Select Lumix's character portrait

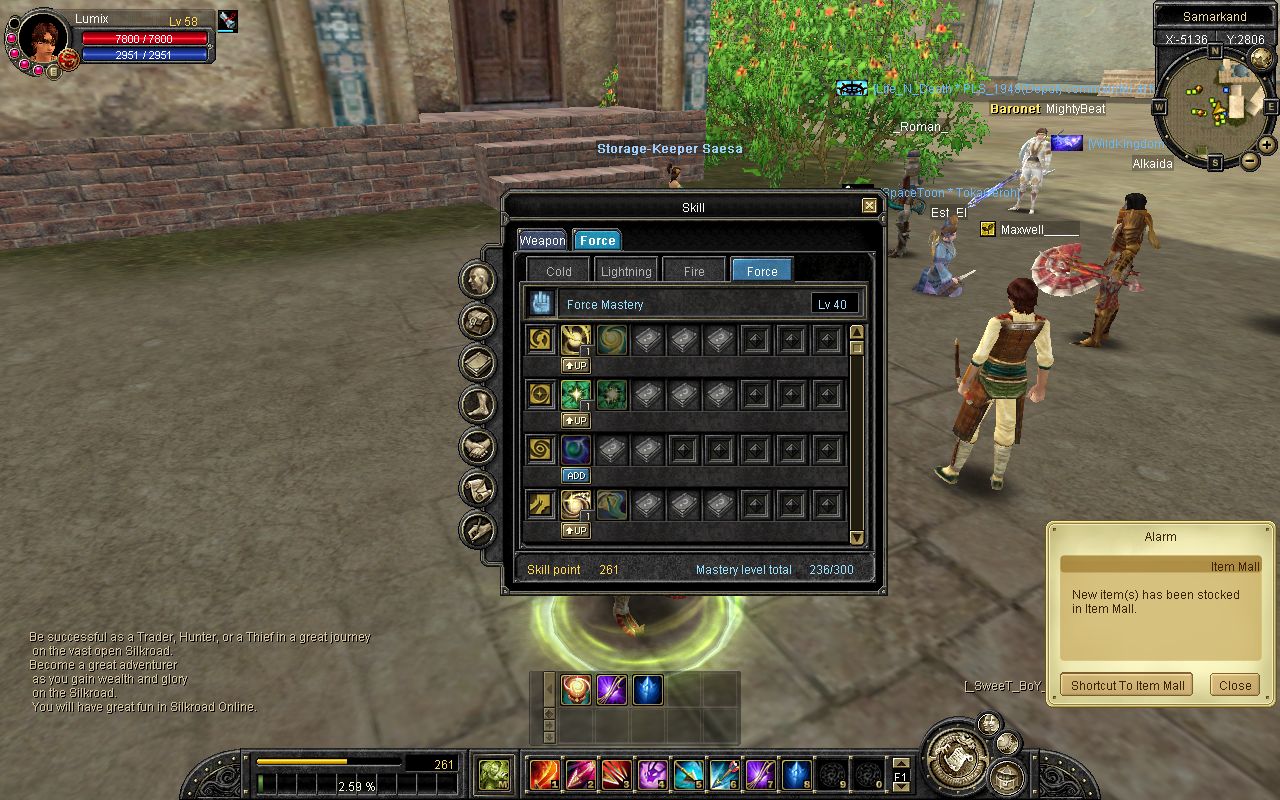[x=42, y=40]
